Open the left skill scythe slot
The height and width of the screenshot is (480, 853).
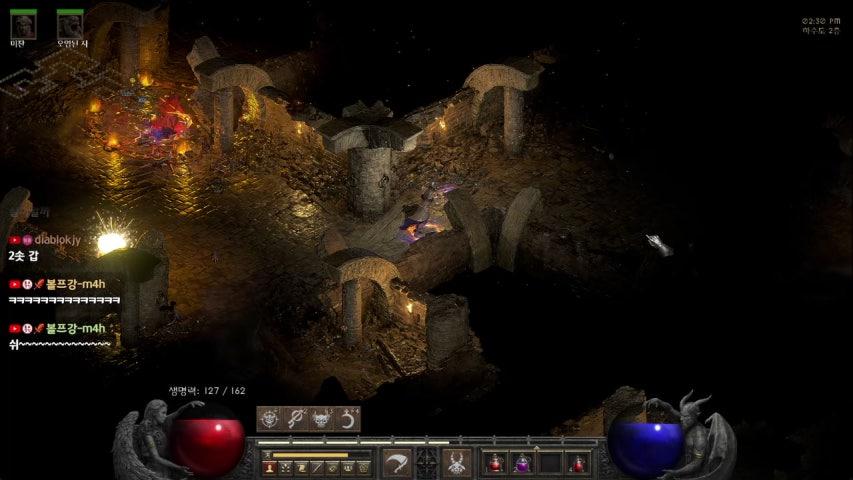point(397,462)
